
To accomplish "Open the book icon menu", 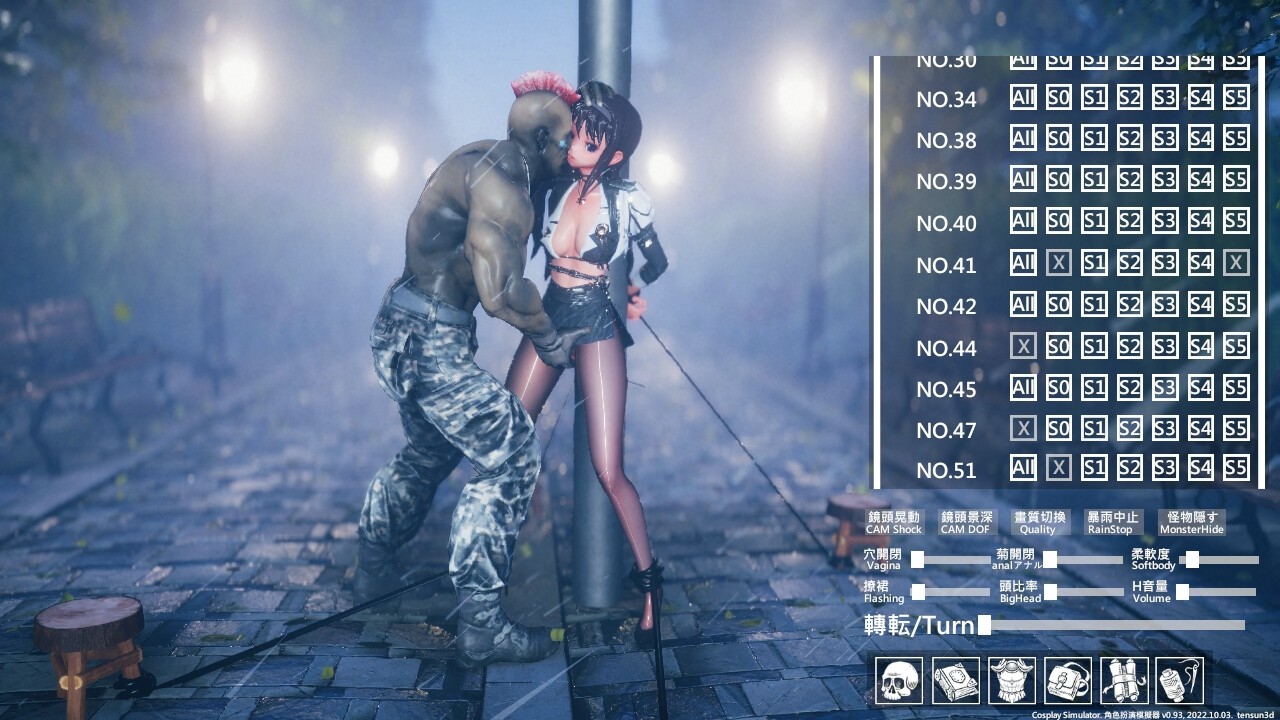I will click(x=955, y=681).
